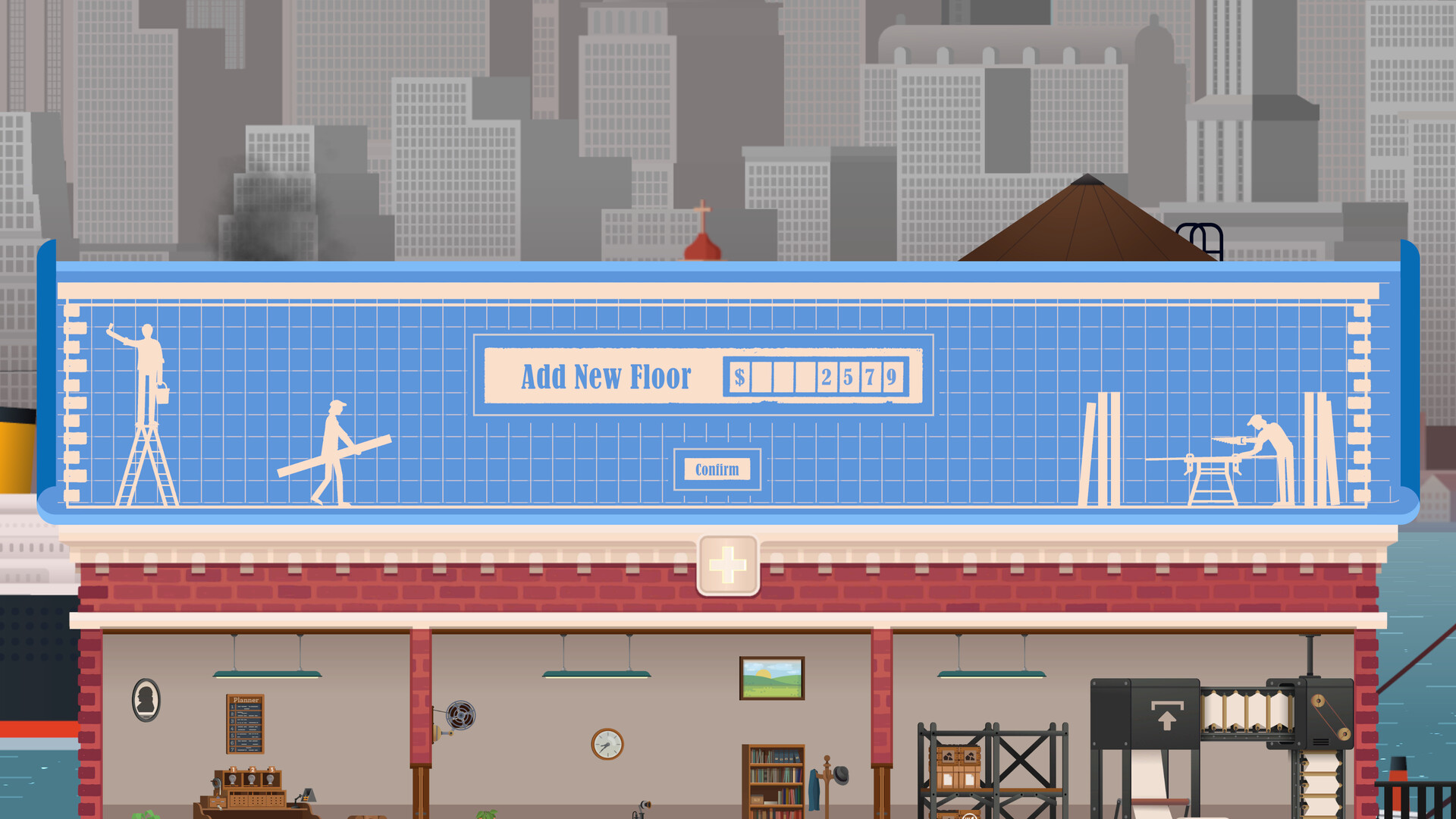Click the plus icon on the roofline
Image resolution: width=1456 pixels, height=819 pixels.
tap(727, 563)
